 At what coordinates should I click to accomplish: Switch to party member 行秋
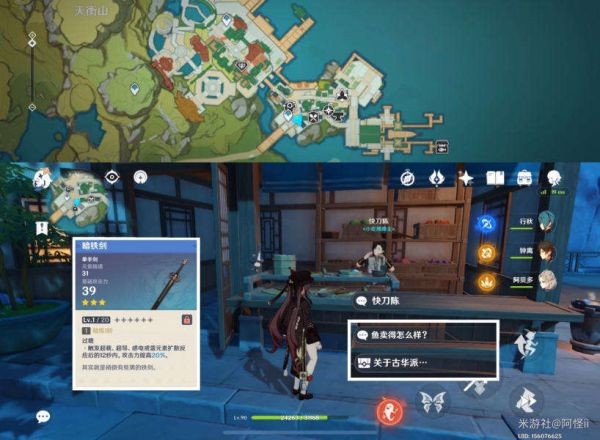(x=545, y=222)
